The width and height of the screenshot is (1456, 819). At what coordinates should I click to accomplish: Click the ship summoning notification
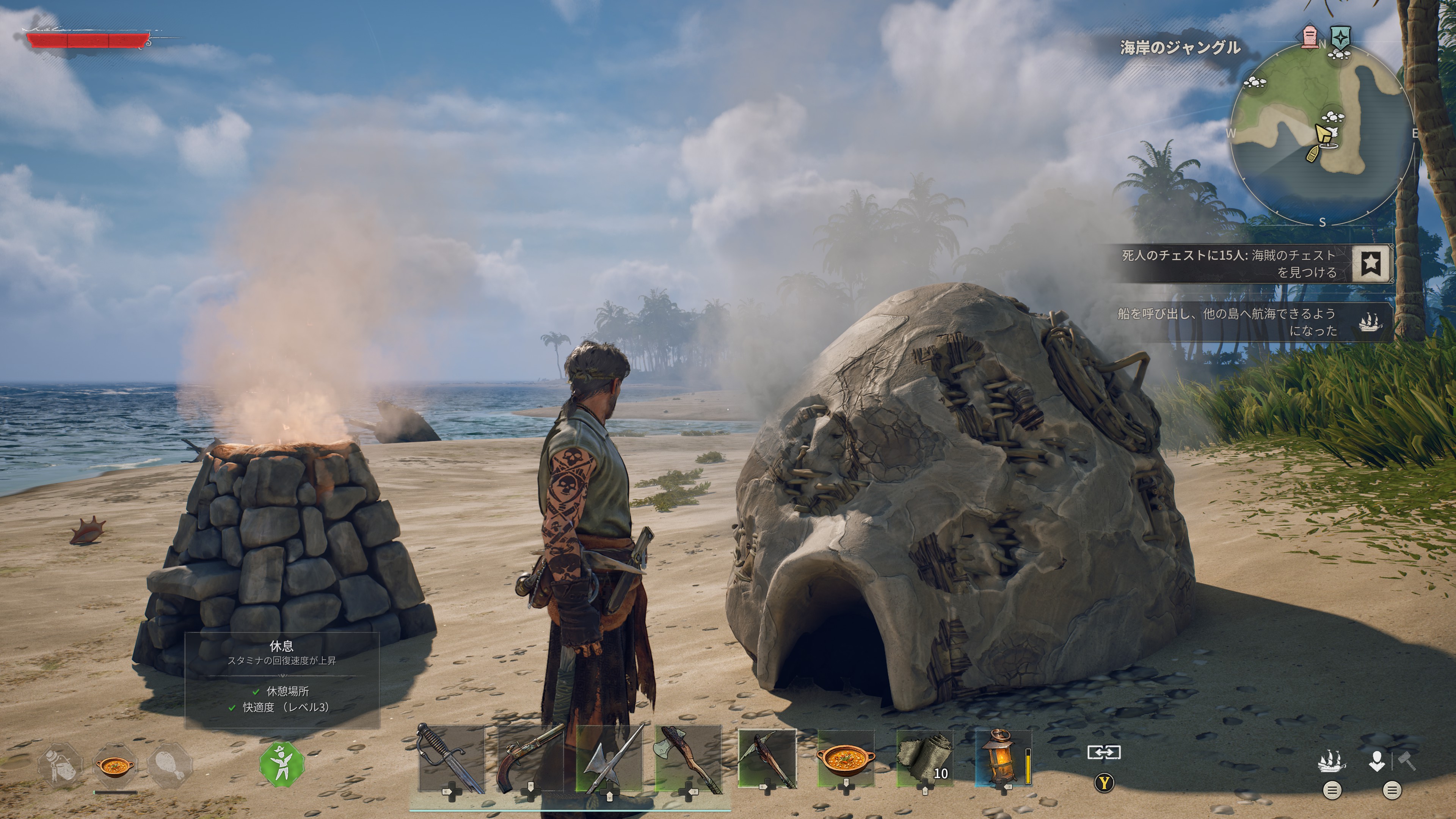pyautogui.click(x=1255, y=322)
